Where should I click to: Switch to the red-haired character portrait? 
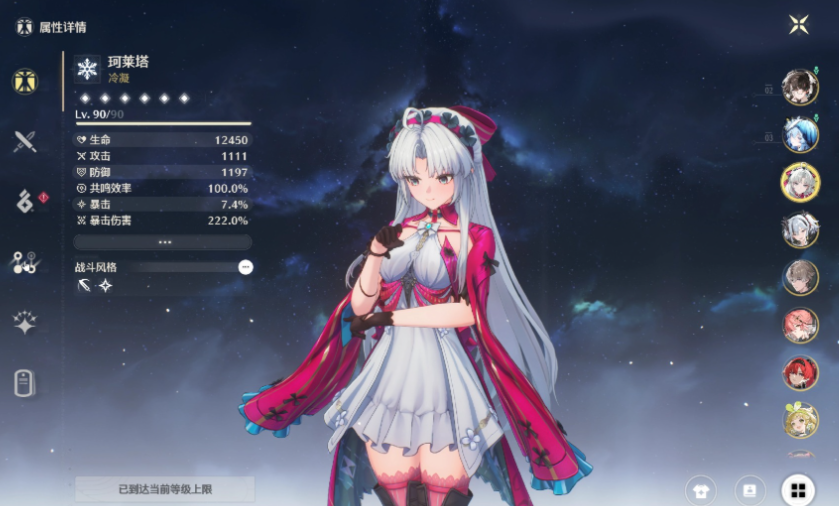tap(800, 373)
